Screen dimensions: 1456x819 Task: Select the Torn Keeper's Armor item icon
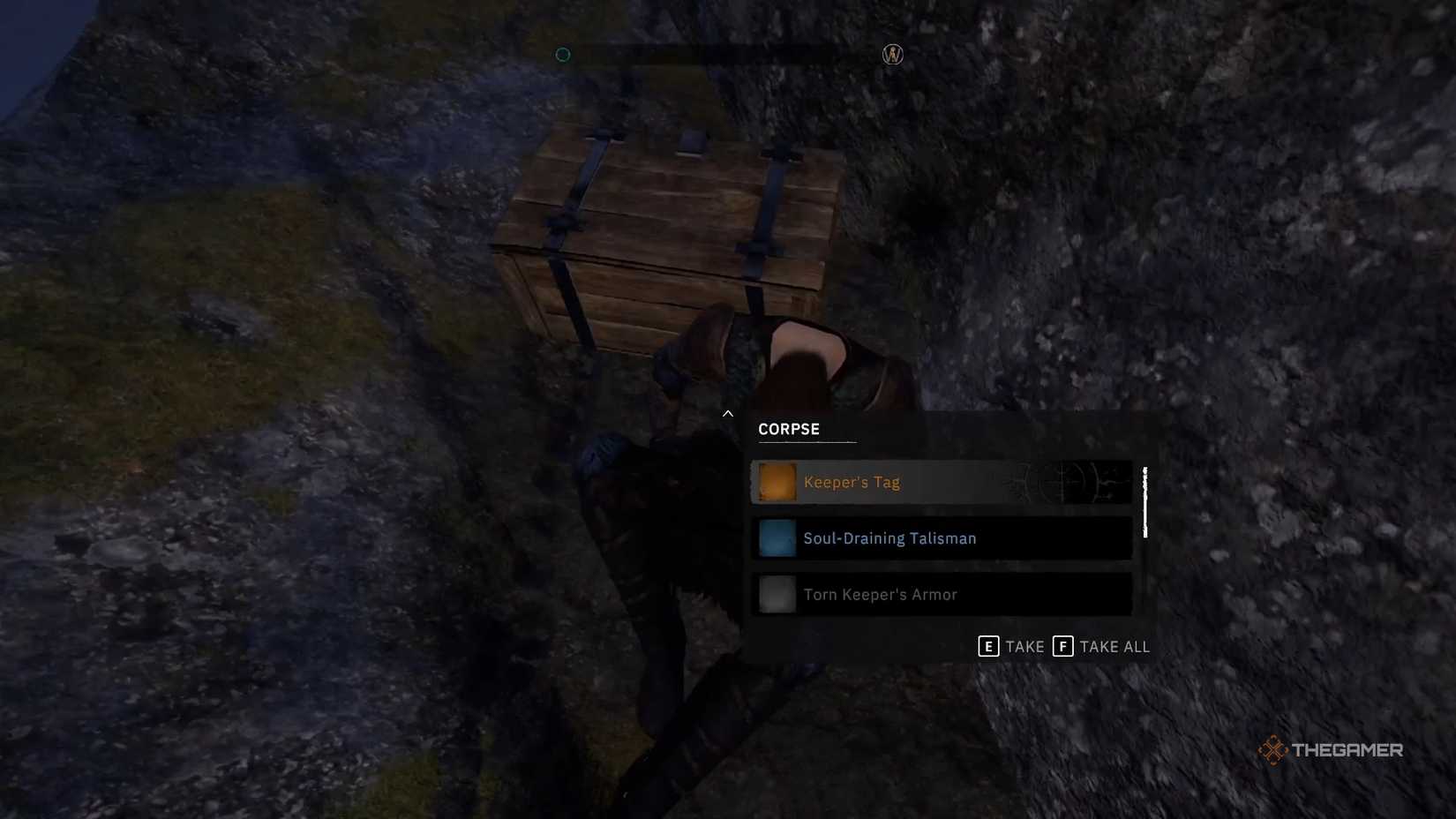(x=776, y=594)
